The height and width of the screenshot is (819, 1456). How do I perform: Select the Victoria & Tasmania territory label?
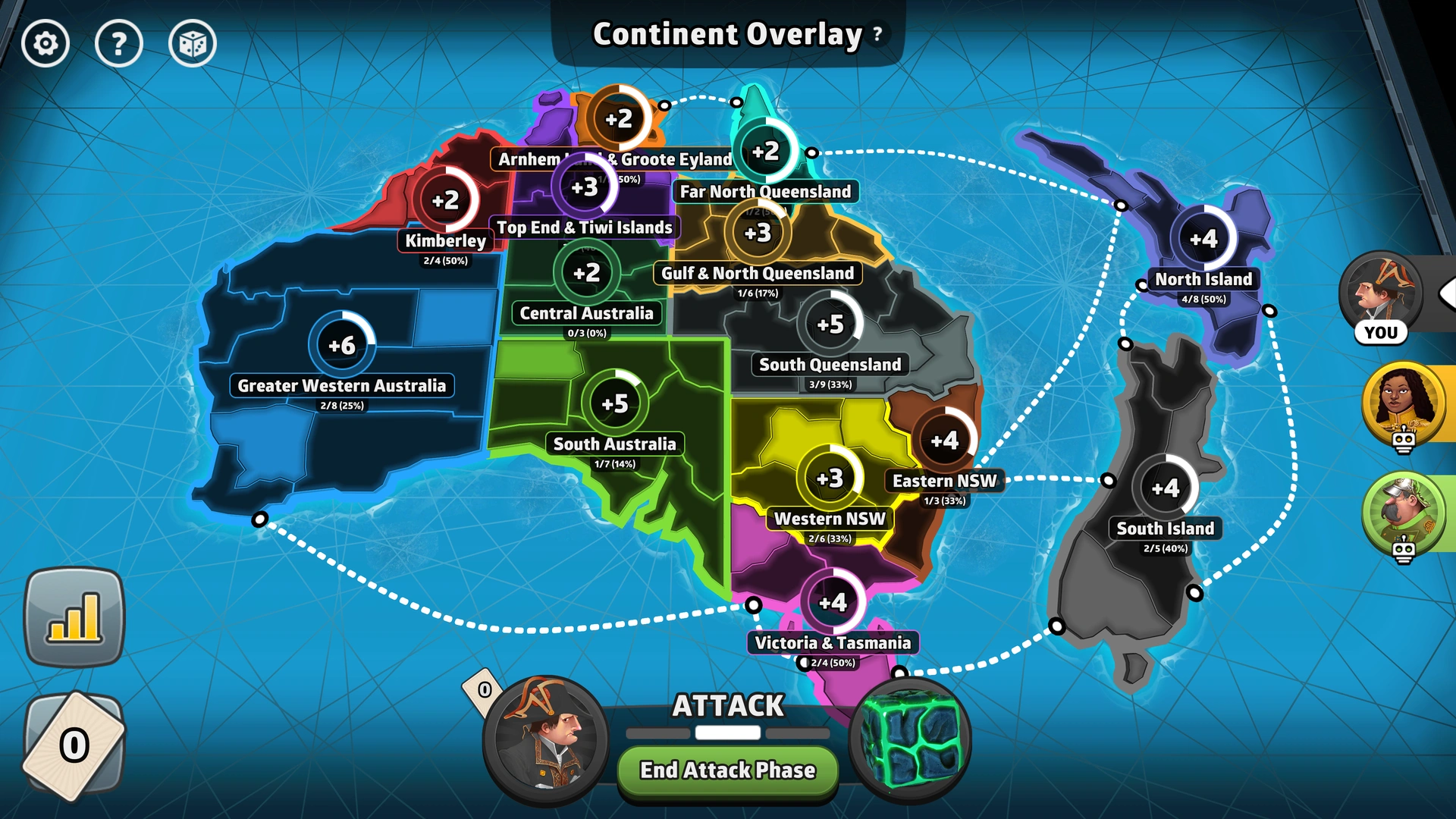(832, 642)
